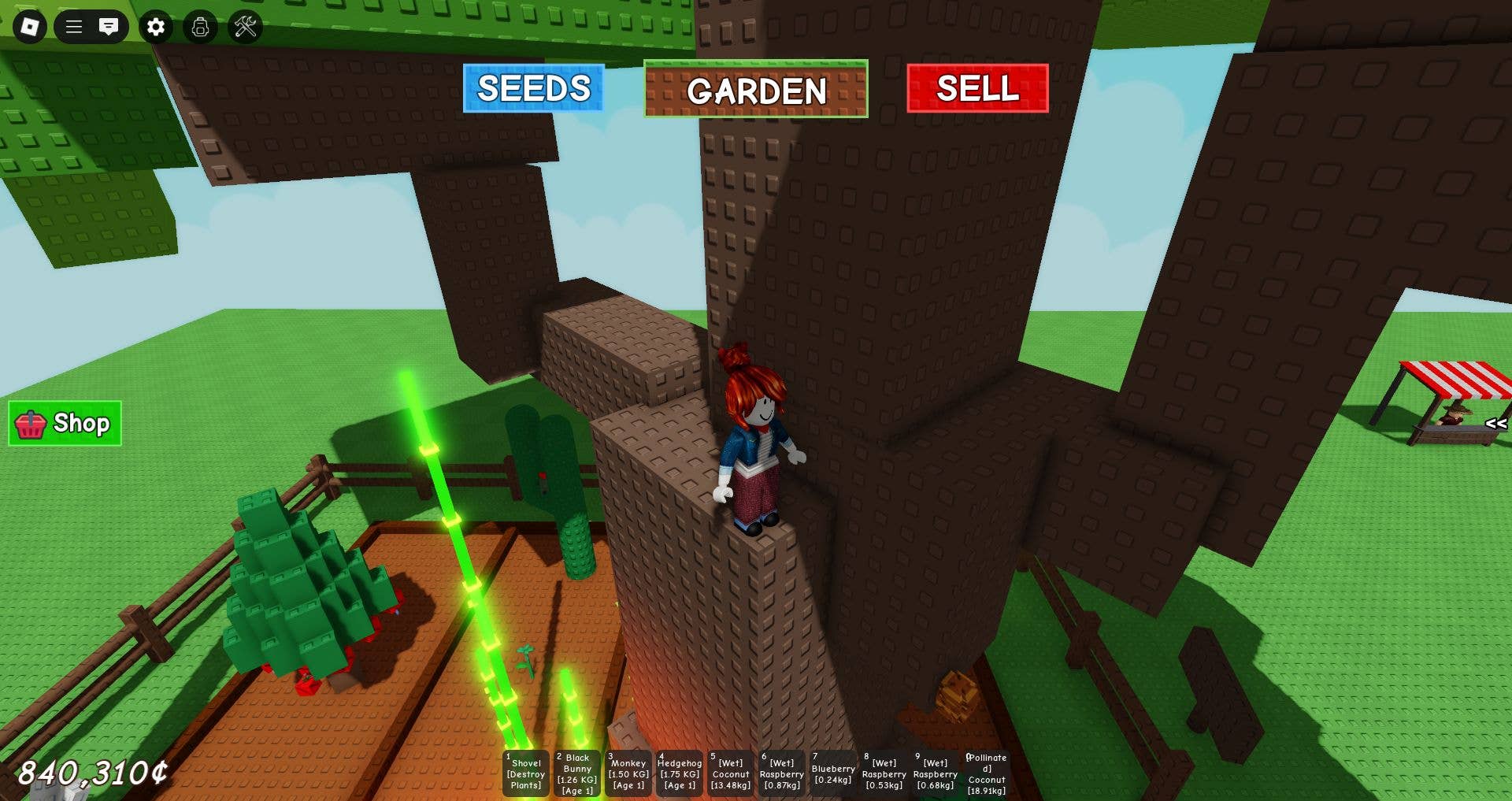Open the backpack inventory icon
Screen dimensions: 1512x801
[x=200, y=27]
